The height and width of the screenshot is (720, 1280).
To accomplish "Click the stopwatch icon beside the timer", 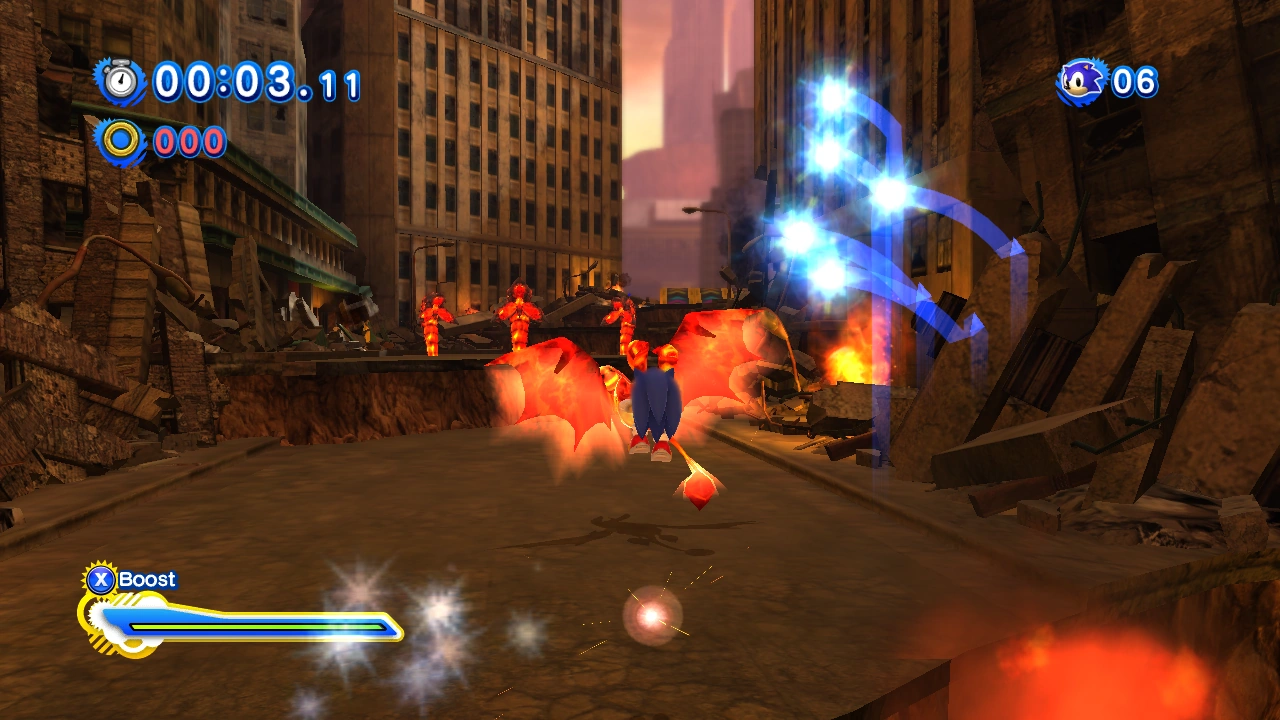I will (122, 80).
